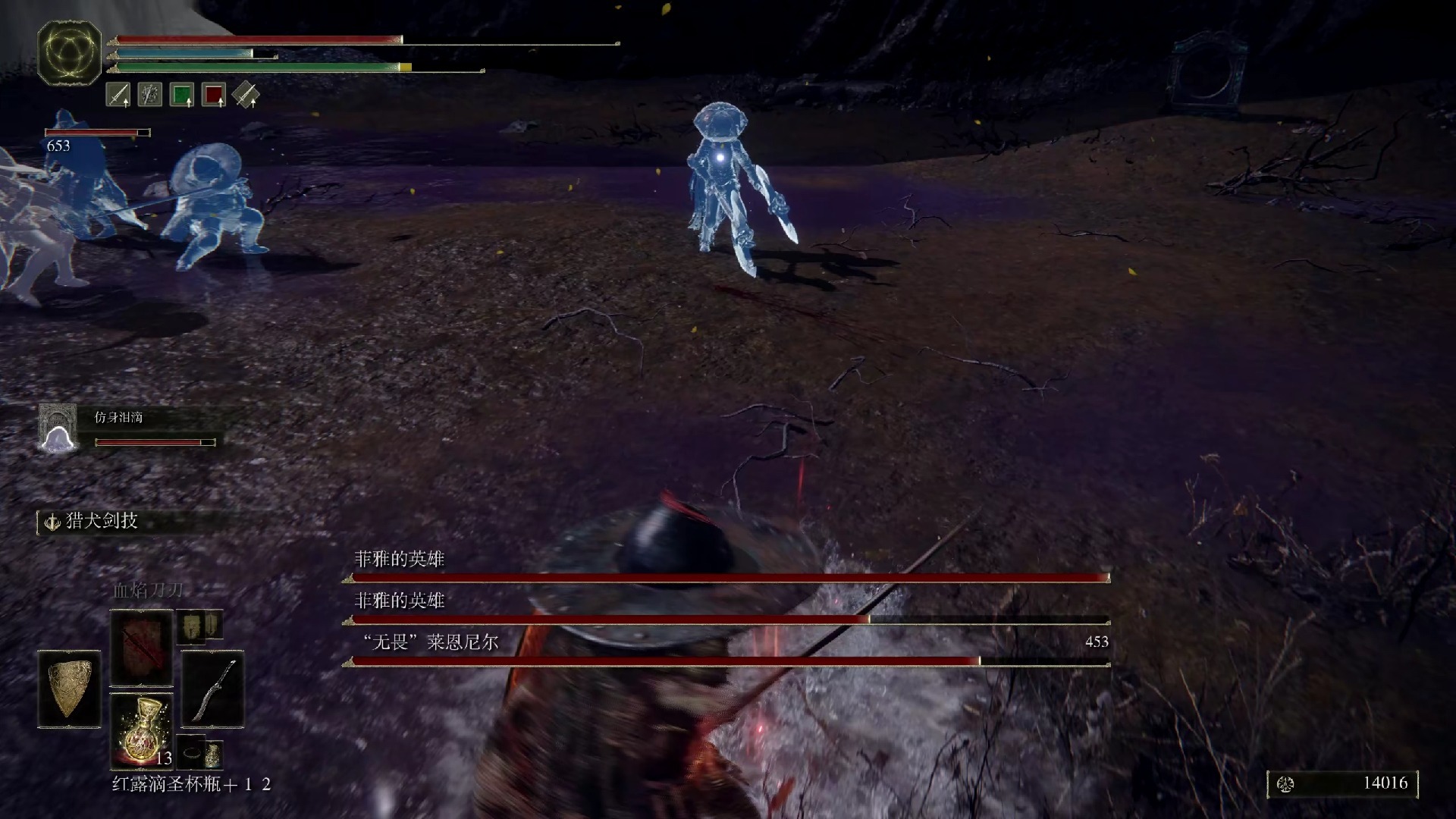The width and height of the screenshot is (1456, 819).
Task: Select the golden shield equipment slot
Action: 69,689
